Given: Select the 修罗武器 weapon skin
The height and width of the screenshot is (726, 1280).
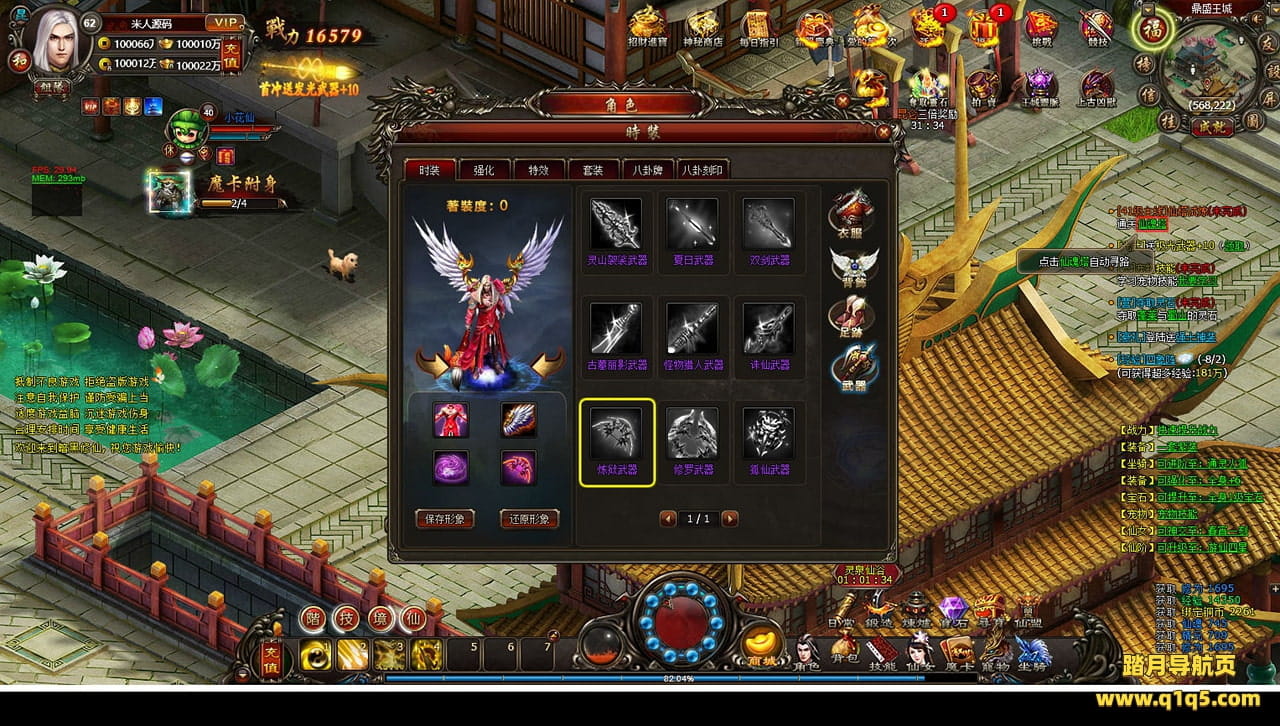Looking at the screenshot, I should 692,434.
